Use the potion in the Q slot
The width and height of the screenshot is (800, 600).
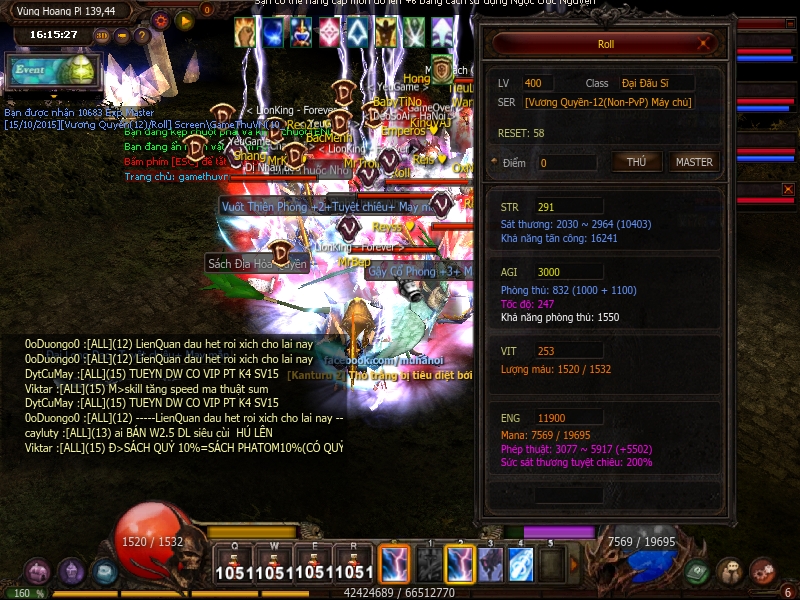point(232,564)
